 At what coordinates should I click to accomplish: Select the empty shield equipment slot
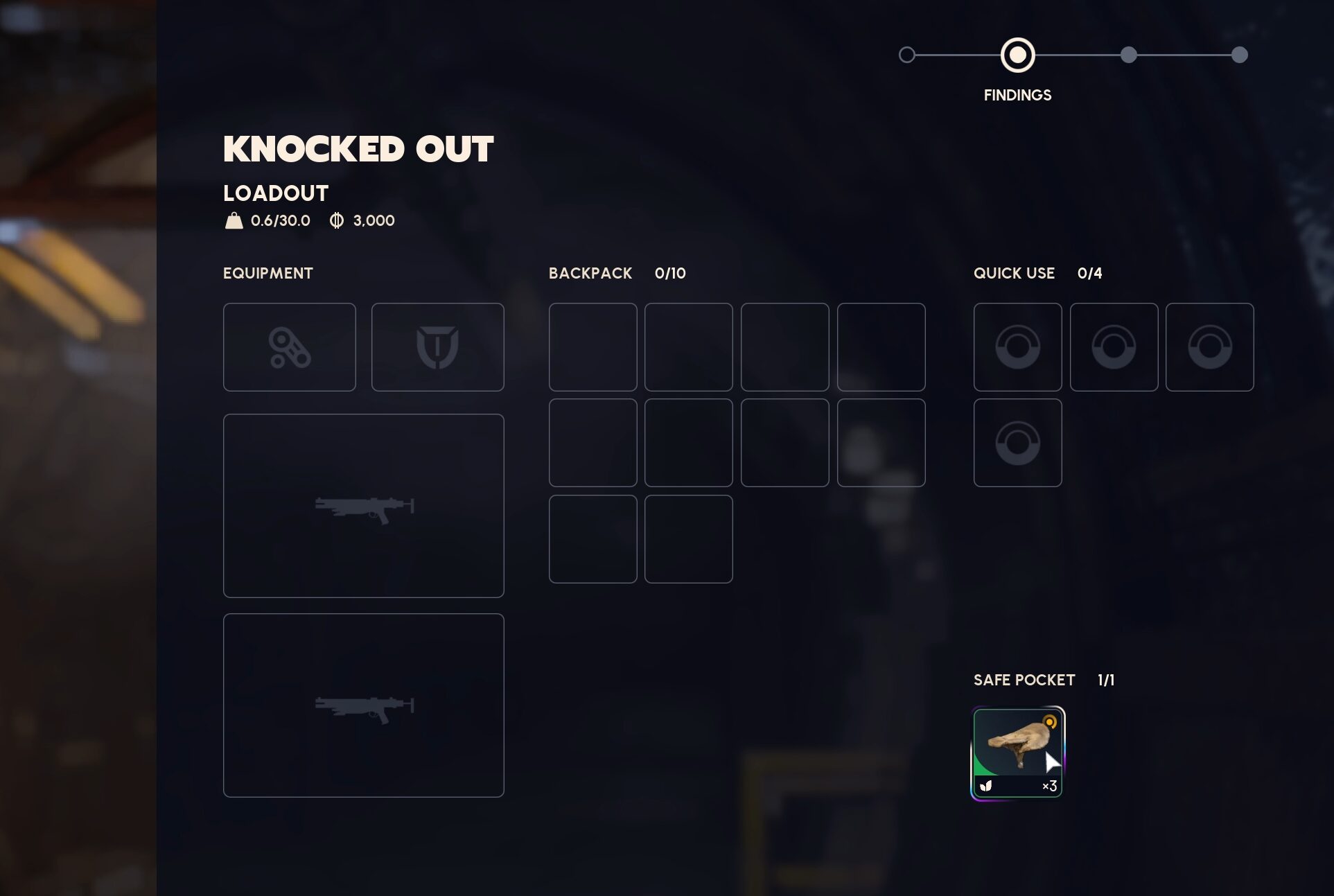(437, 347)
